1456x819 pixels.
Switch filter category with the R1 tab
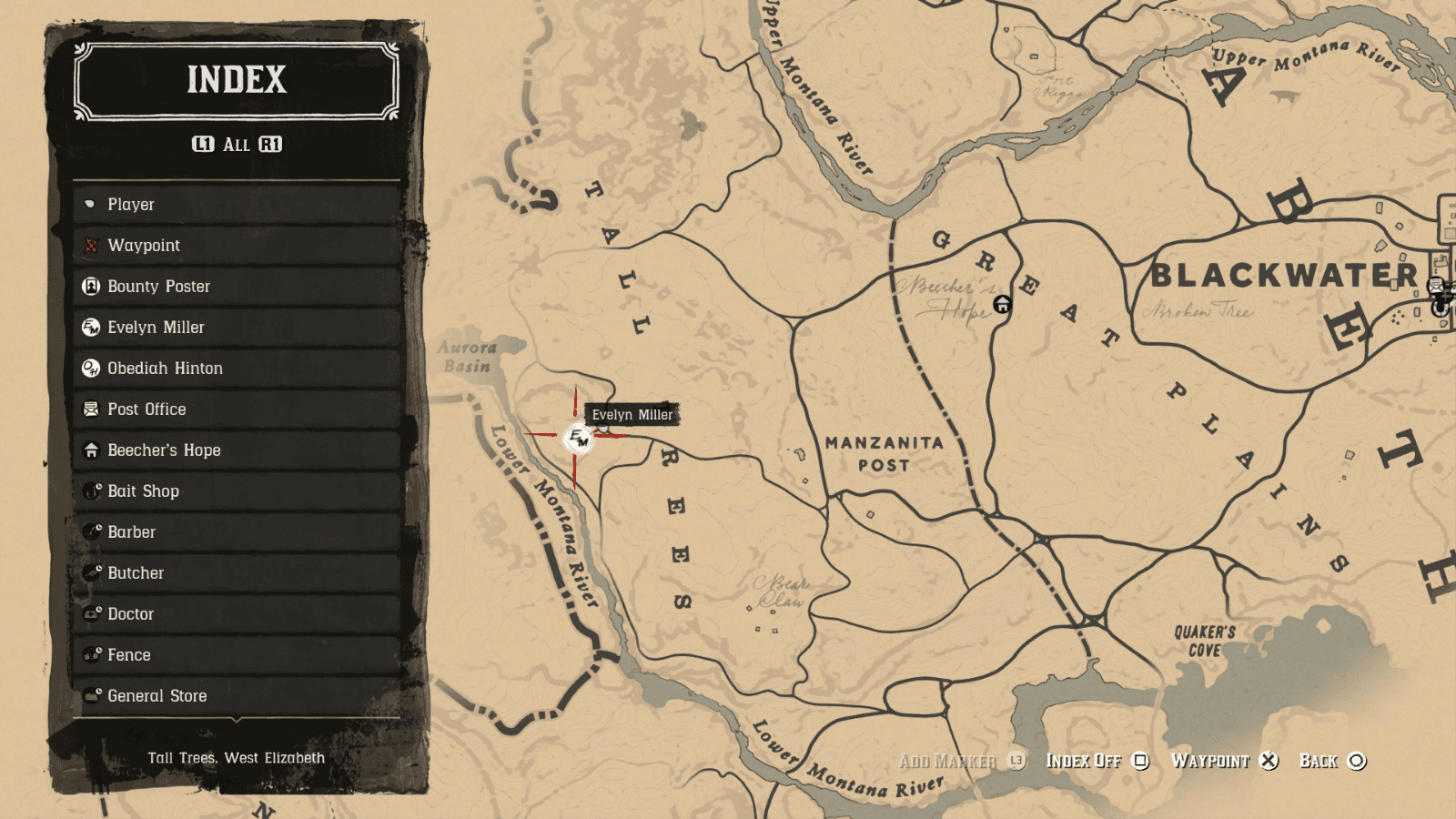click(271, 143)
